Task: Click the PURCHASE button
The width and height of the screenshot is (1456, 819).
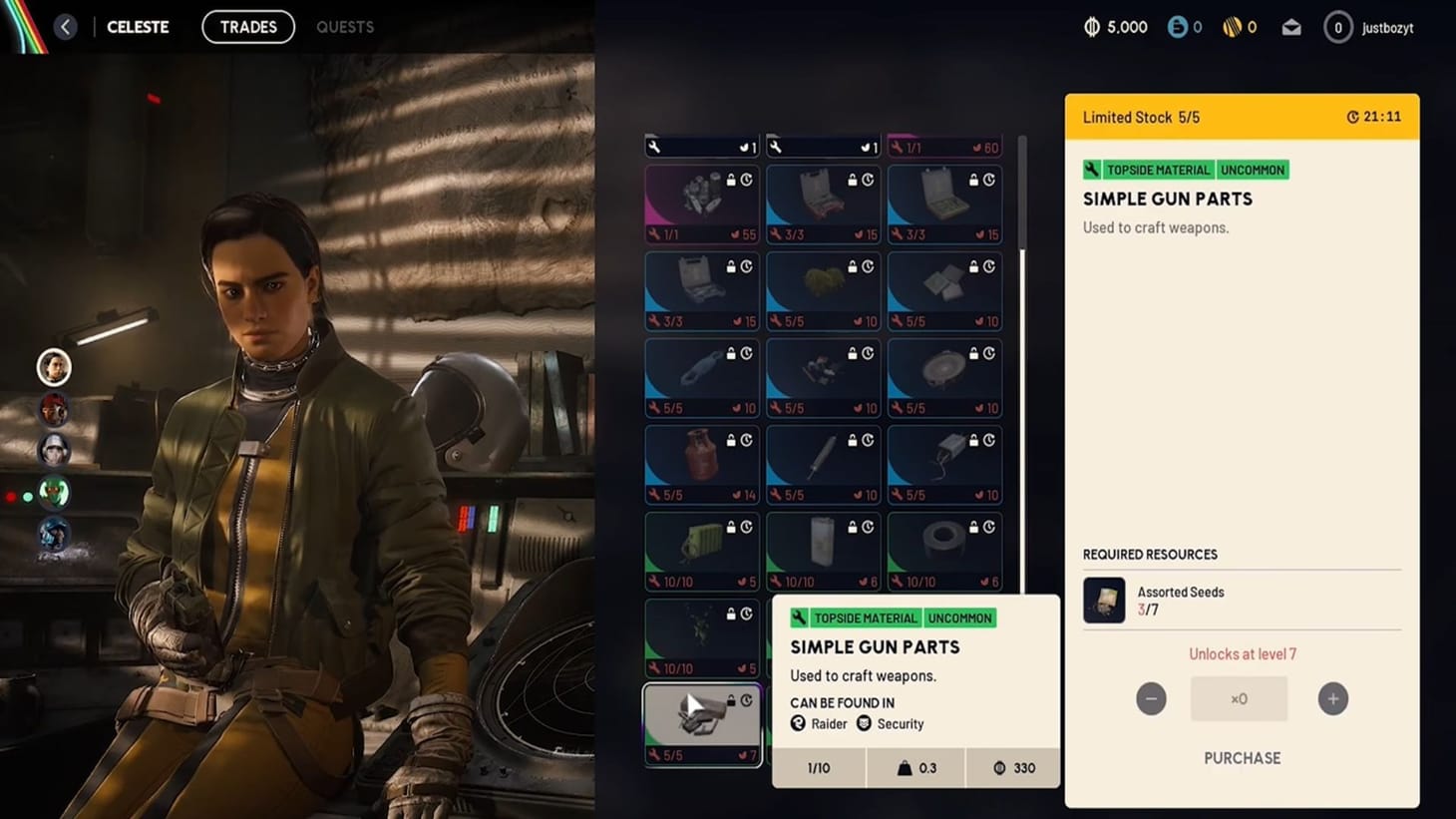Action: [1242, 758]
